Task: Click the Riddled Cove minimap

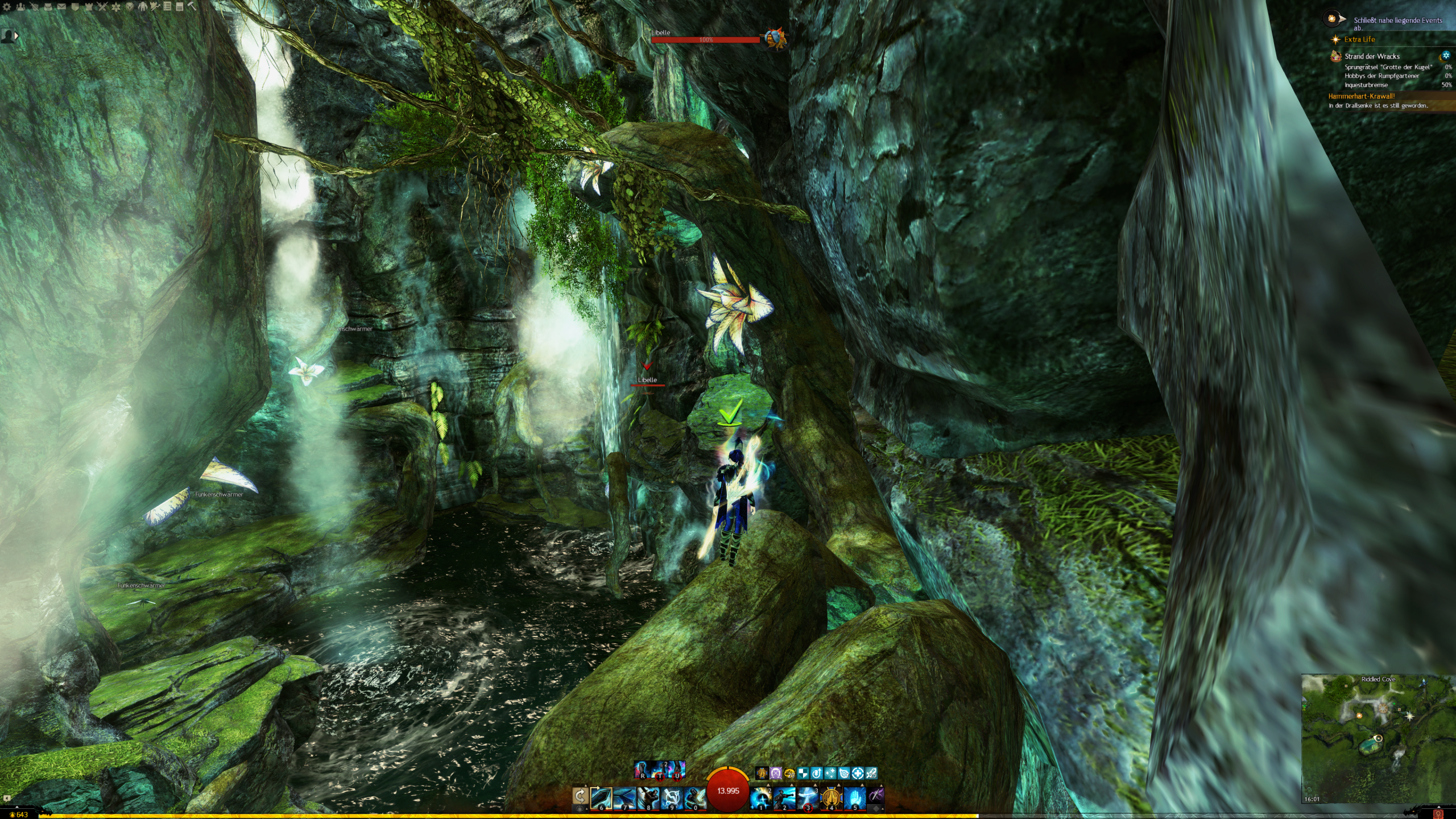Action: point(1378,738)
